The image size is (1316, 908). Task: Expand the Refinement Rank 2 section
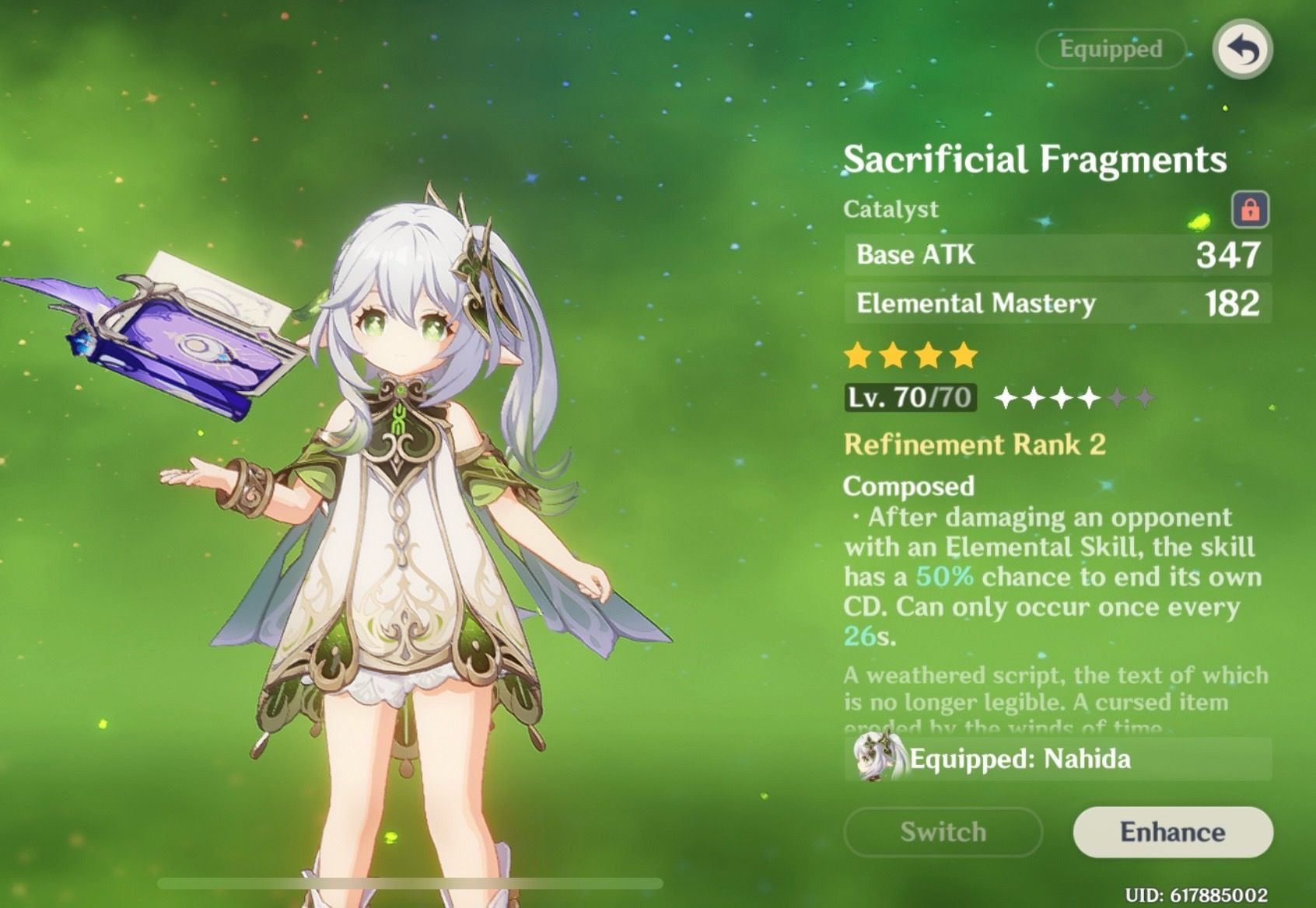pos(977,445)
